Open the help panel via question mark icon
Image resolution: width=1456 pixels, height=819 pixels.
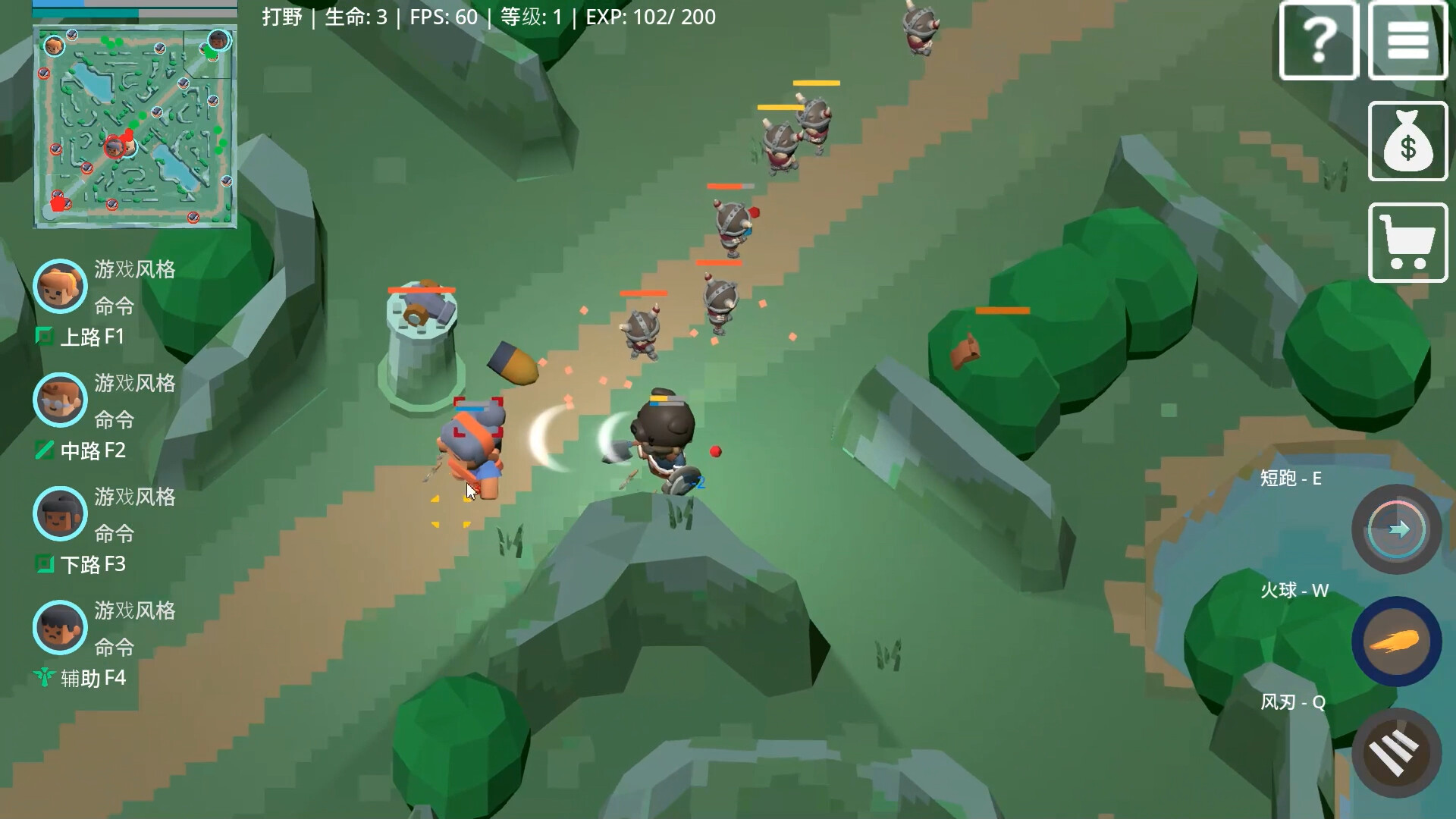(1318, 40)
